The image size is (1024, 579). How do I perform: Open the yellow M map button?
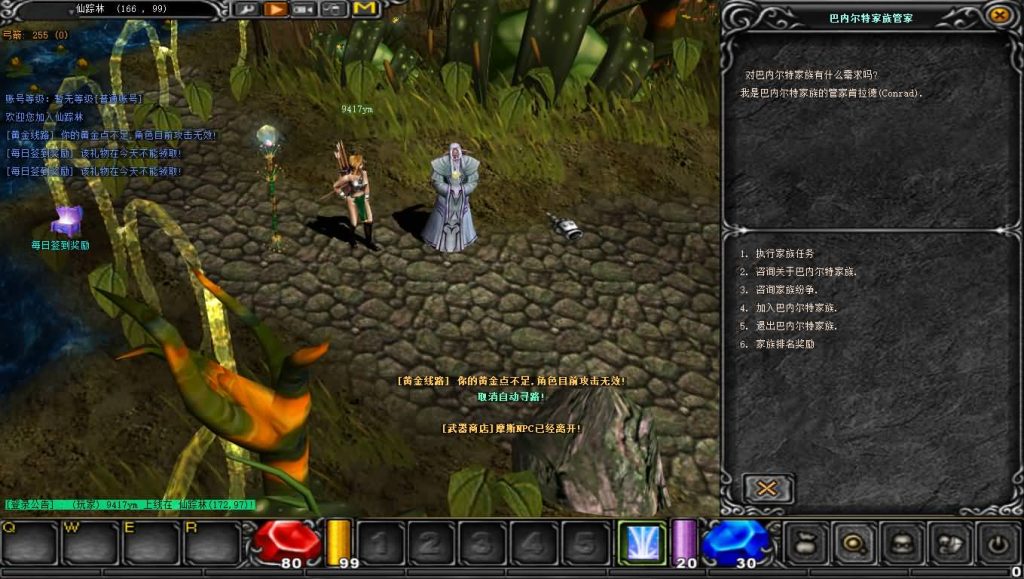(x=365, y=9)
